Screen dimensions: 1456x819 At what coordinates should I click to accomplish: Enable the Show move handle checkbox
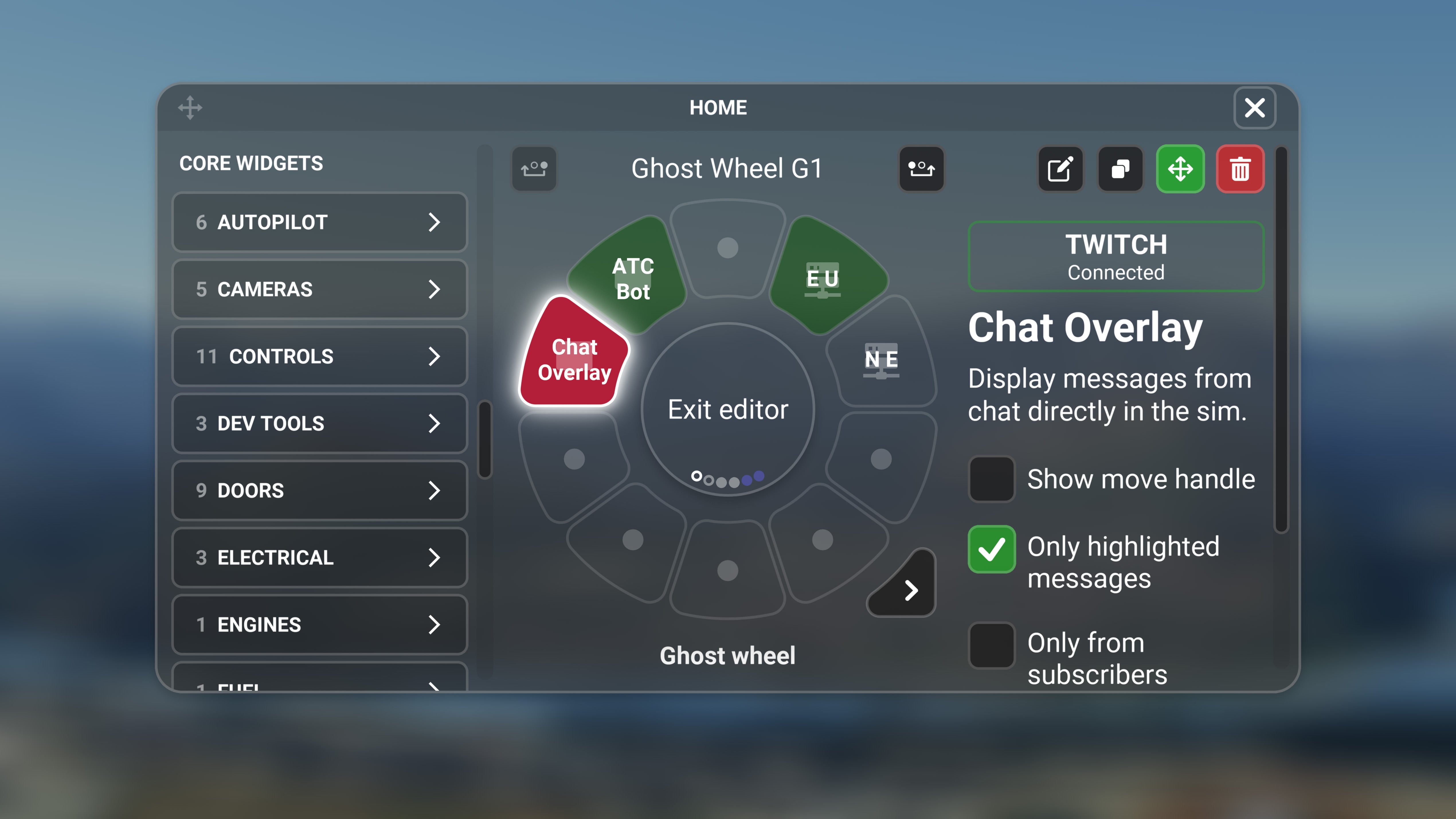pyautogui.click(x=991, y=479)
